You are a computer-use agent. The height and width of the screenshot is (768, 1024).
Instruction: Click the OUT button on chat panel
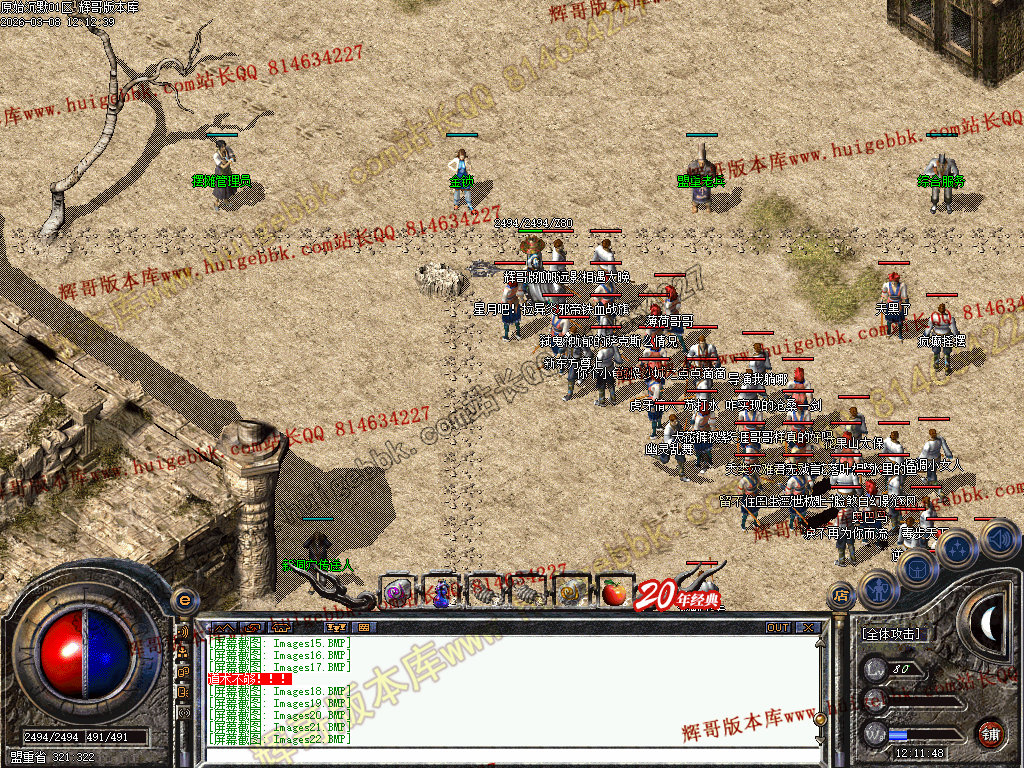click(778, 627)
